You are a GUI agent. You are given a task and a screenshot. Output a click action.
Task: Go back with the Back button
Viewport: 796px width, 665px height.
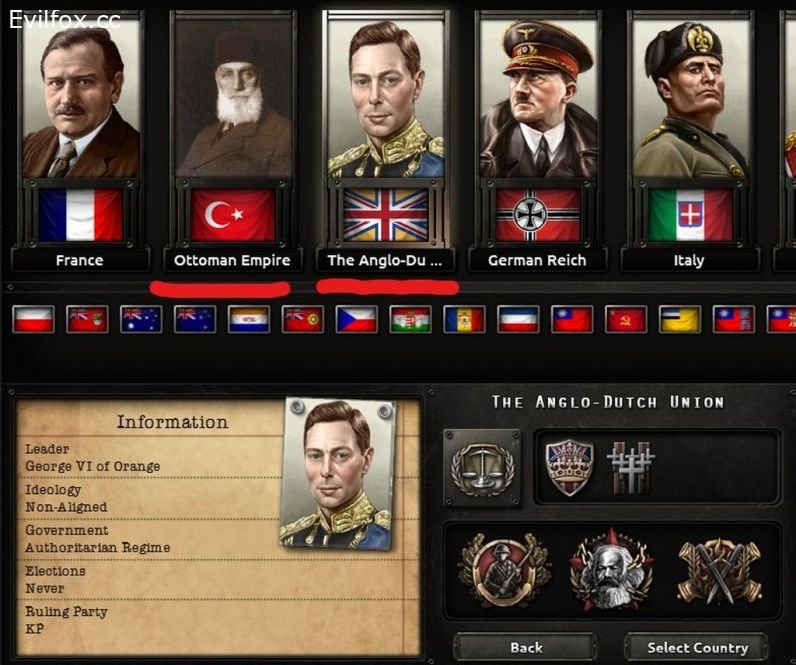pyautogui.click(x=526, y=647)
